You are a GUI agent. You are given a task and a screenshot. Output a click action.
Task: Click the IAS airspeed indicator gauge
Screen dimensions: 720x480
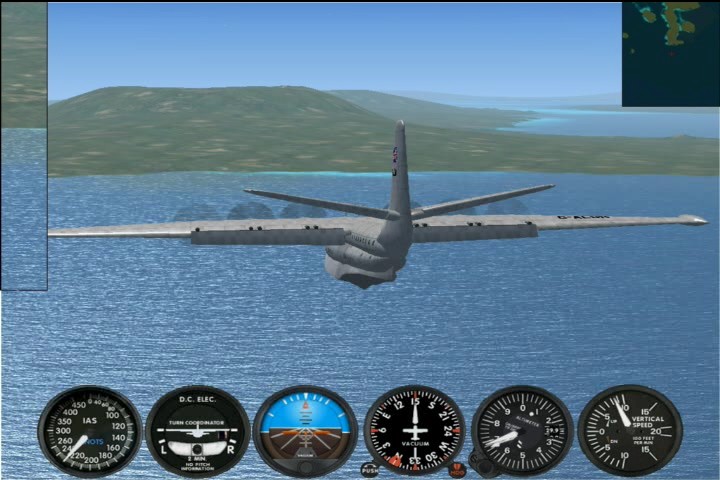(x=90, y=431)
